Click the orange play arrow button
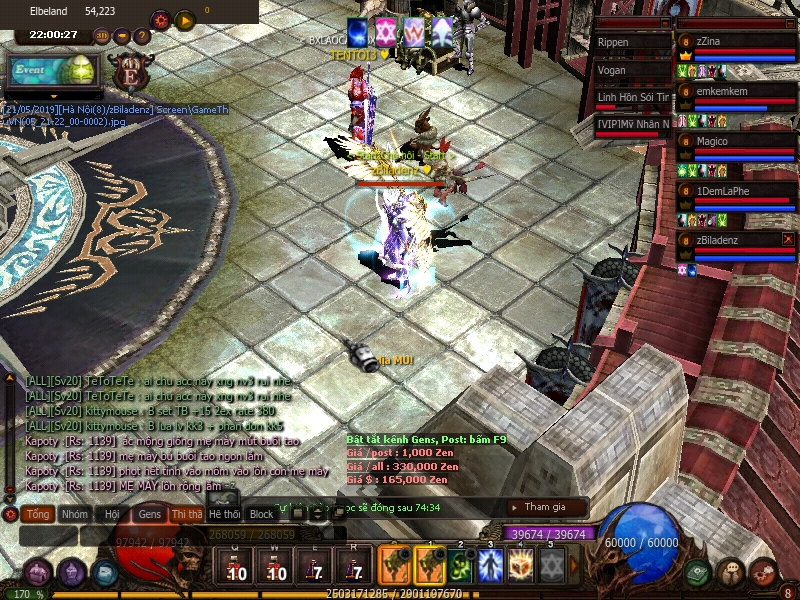Viewport: 800px width, 600px height. coord(184,19)
